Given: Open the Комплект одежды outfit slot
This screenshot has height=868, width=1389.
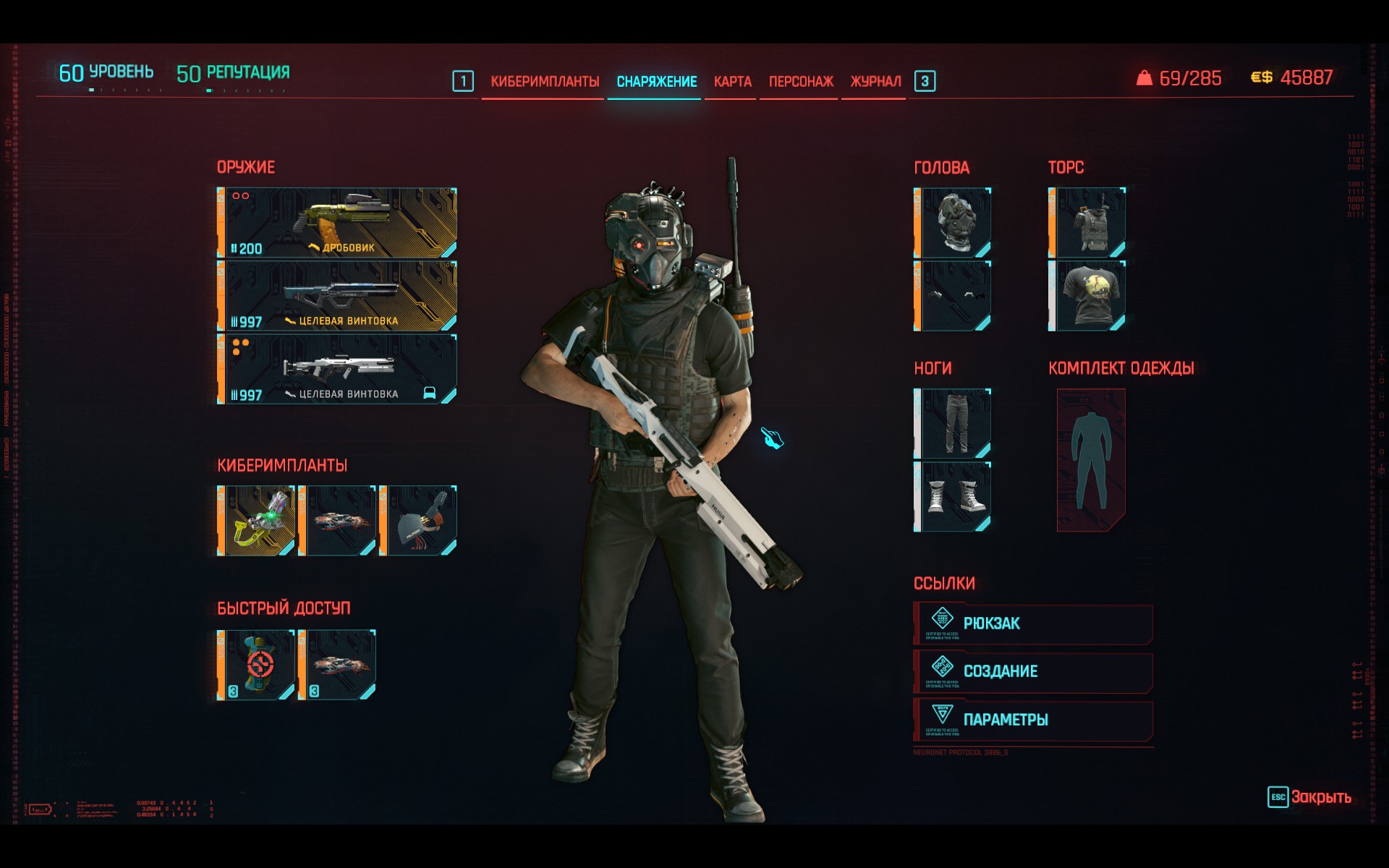Looking at the screenshot, I should coord(1091,460).
